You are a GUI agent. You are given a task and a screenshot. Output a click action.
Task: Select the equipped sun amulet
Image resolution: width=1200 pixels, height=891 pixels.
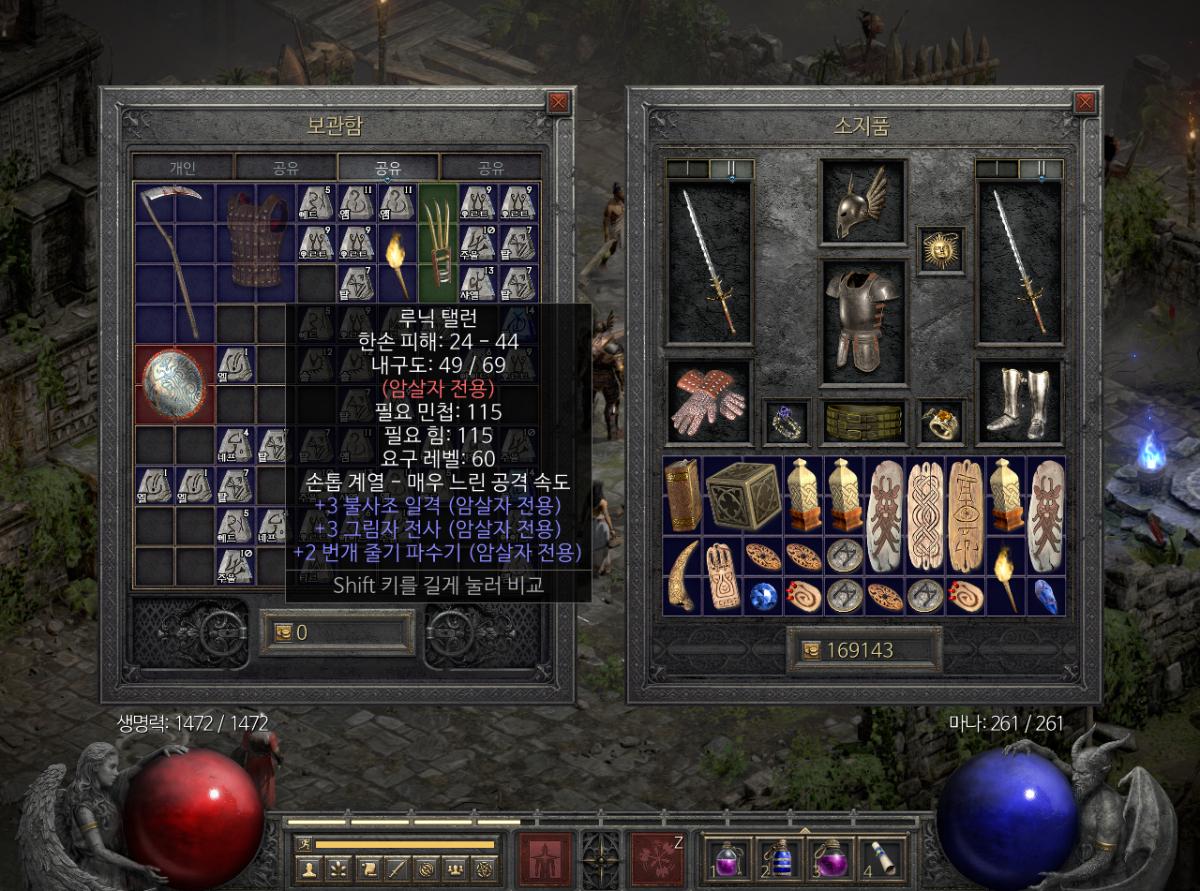[940, 249]
